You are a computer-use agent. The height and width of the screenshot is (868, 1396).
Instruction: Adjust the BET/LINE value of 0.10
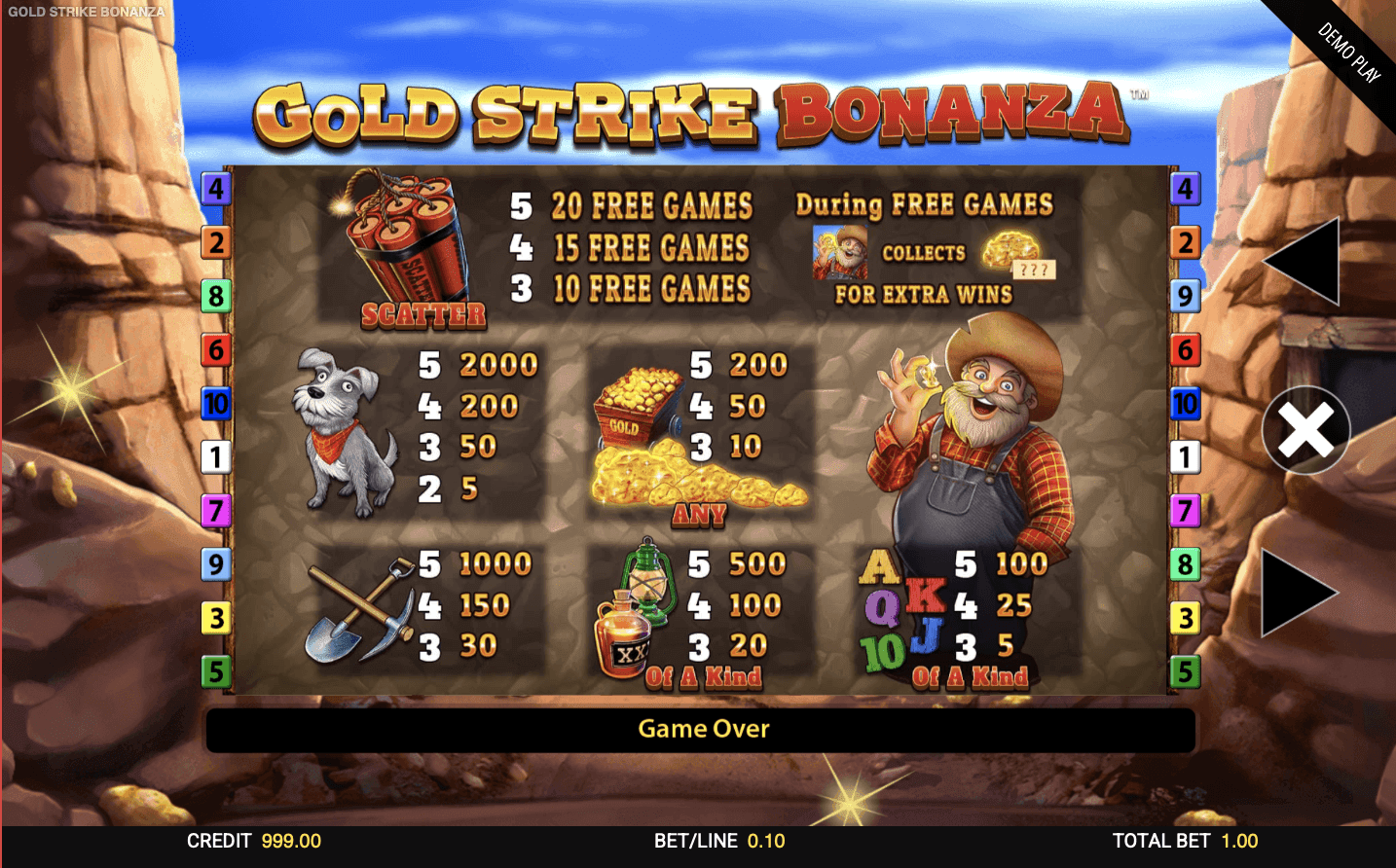(x=718, y=841)
